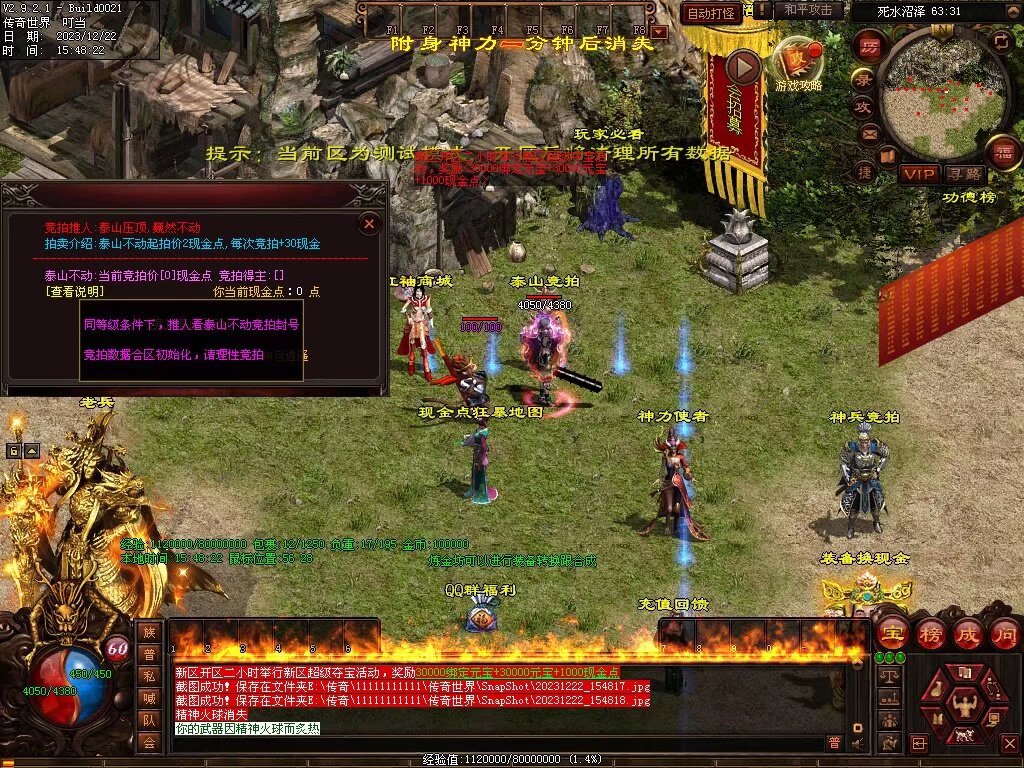
Task: Open the 宝 treasure button
Action: (892, 633)
